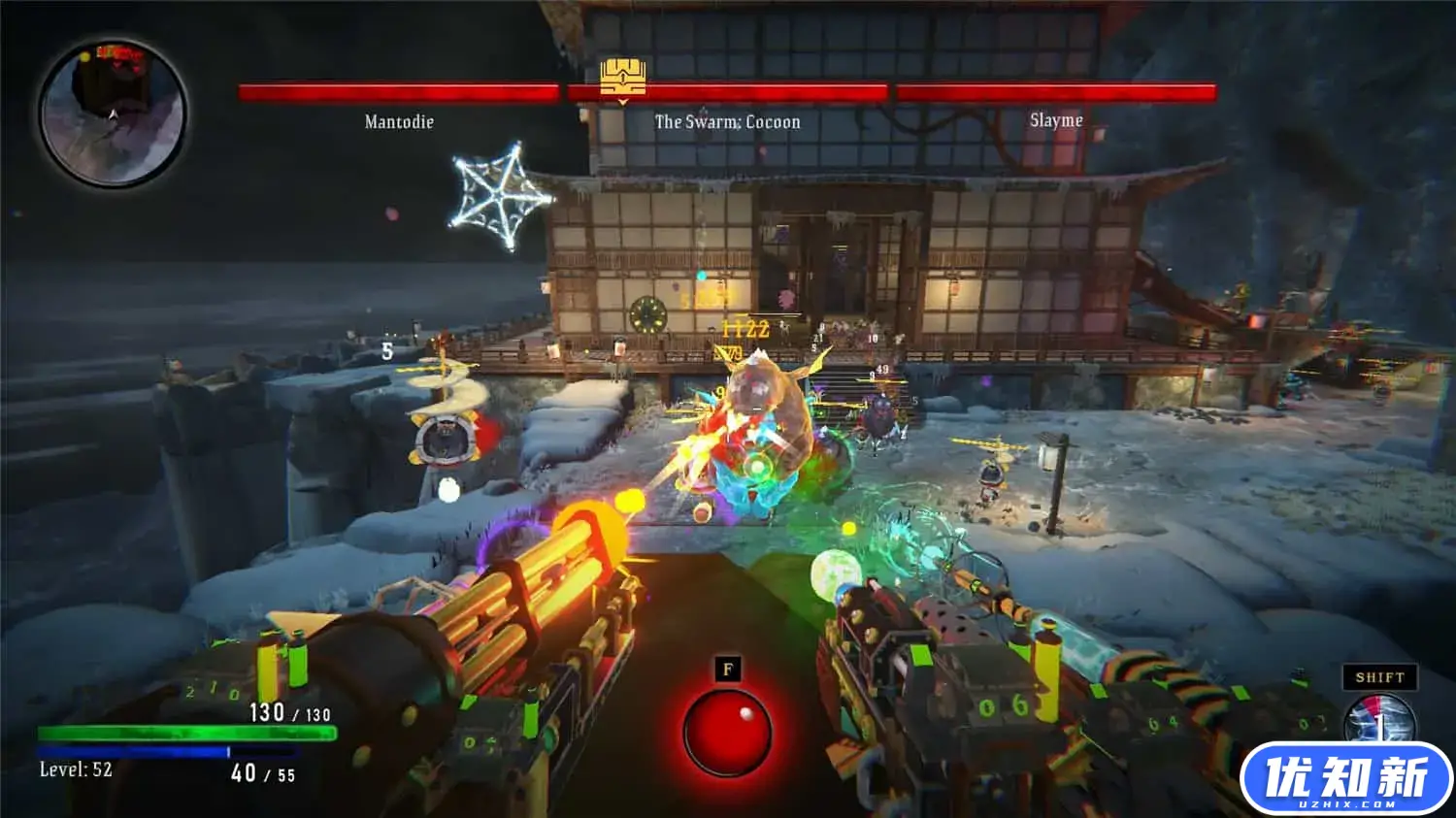
Task: Click the circular minimap
Action: pyautogui.click(x=113, y=114)
